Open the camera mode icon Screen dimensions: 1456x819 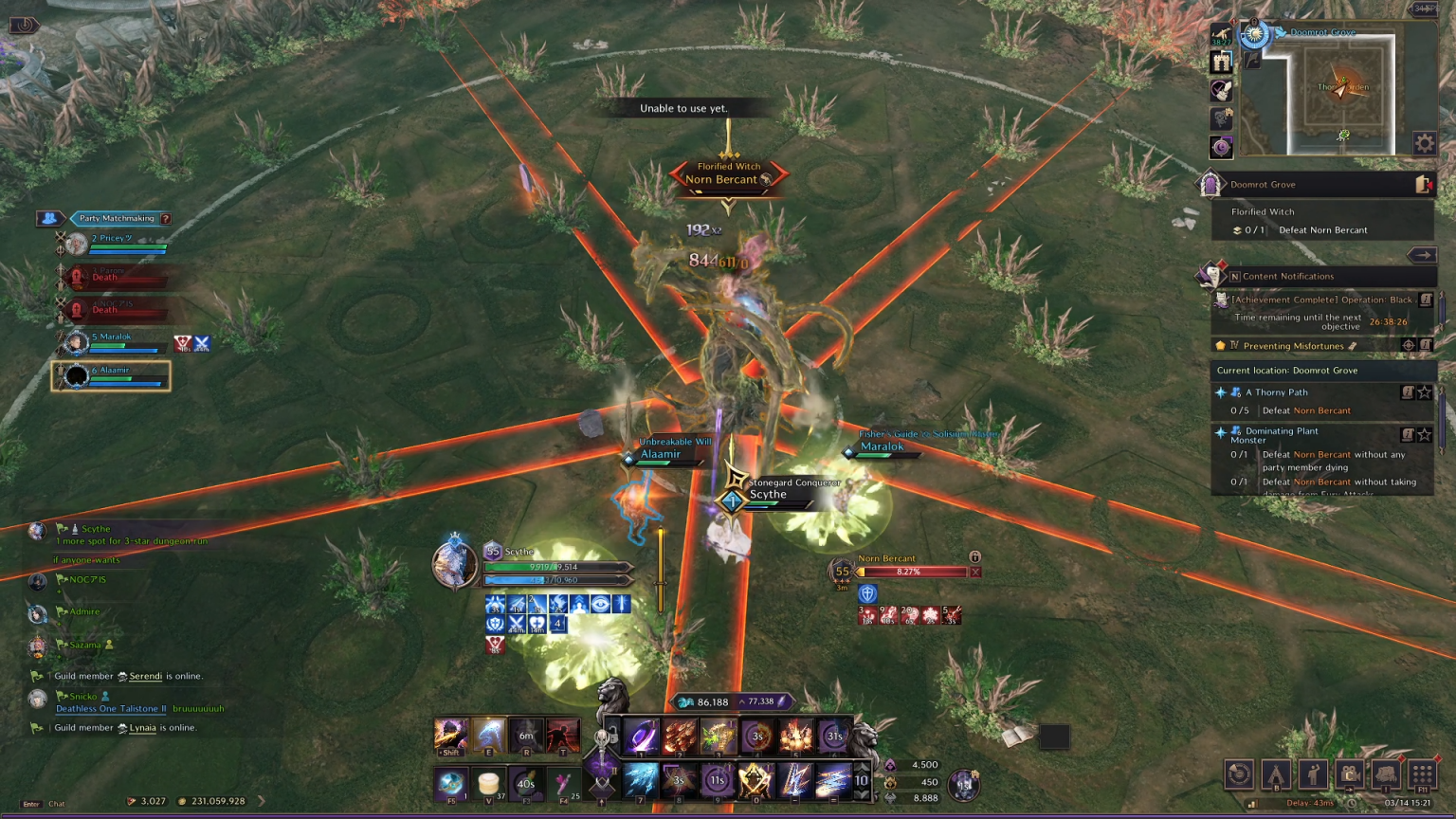[1349, 774]
